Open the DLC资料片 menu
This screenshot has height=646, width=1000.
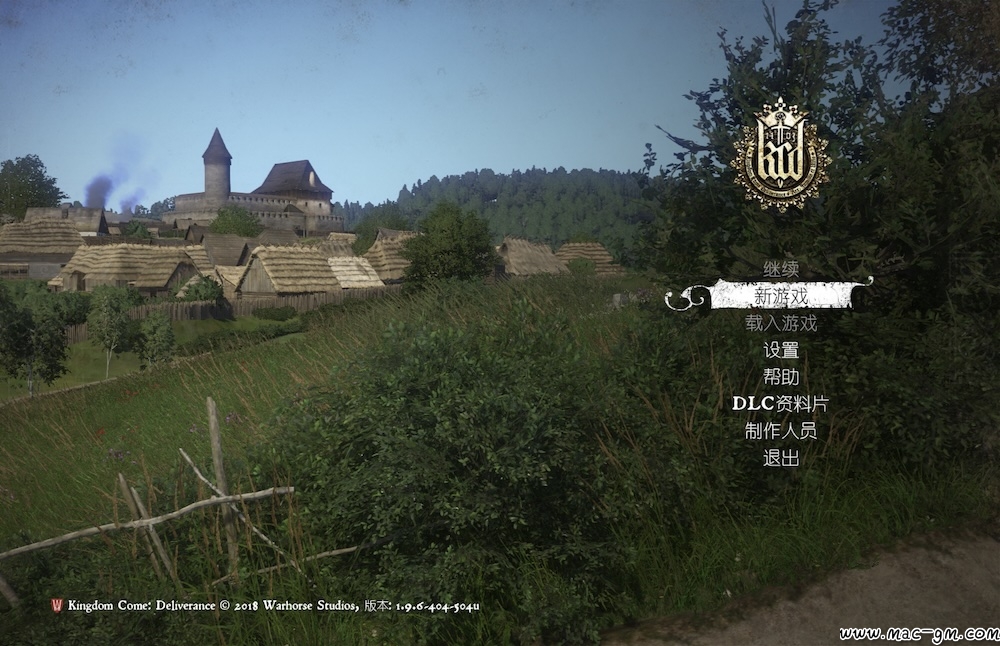coord(781,404)
